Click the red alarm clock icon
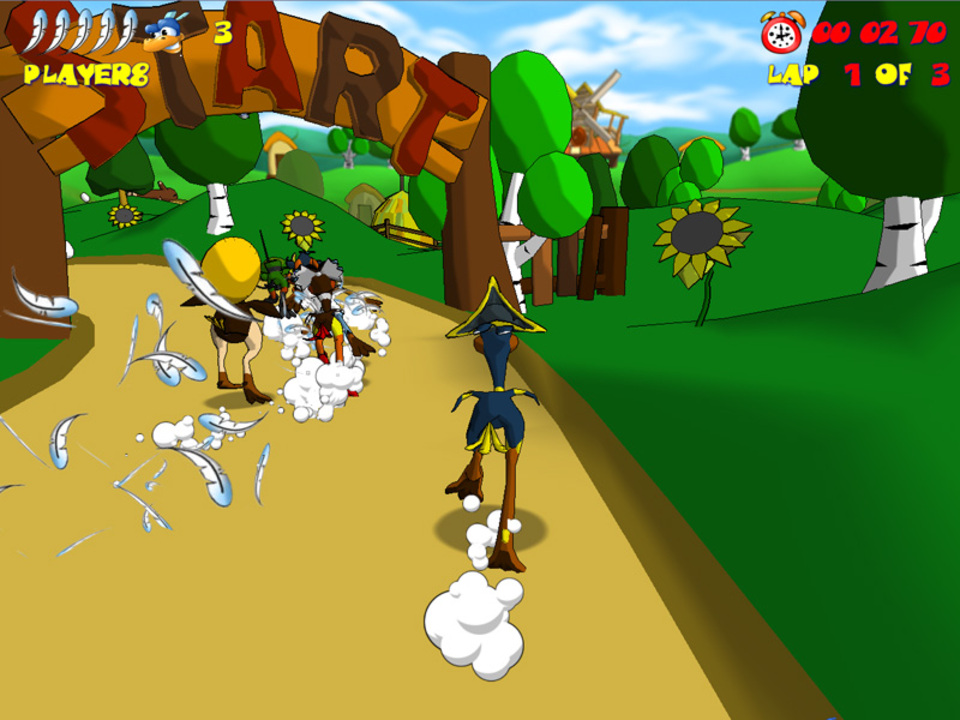Viewport: 960px width, 720px height. pyautogui.click(x=781, y=33)
